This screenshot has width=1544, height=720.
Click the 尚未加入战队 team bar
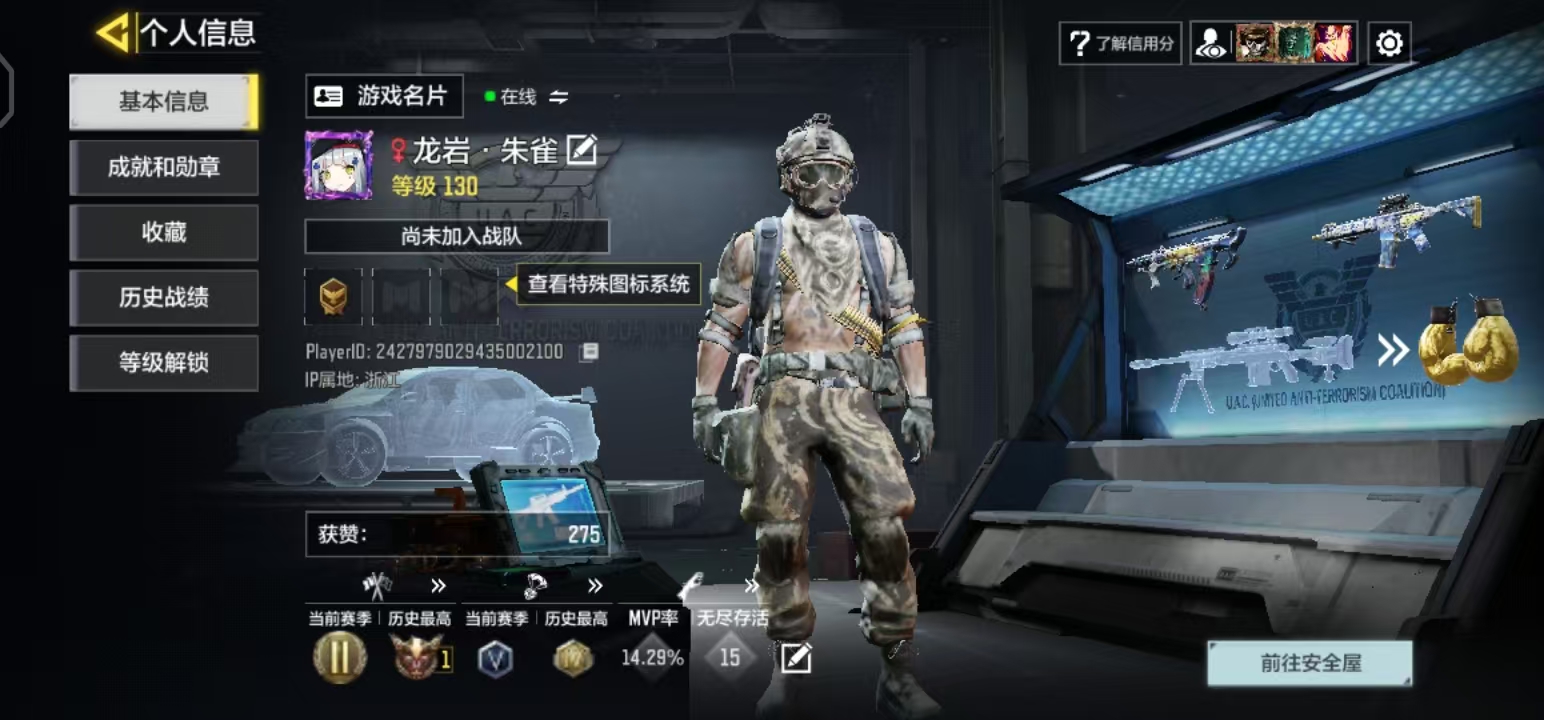457,237
